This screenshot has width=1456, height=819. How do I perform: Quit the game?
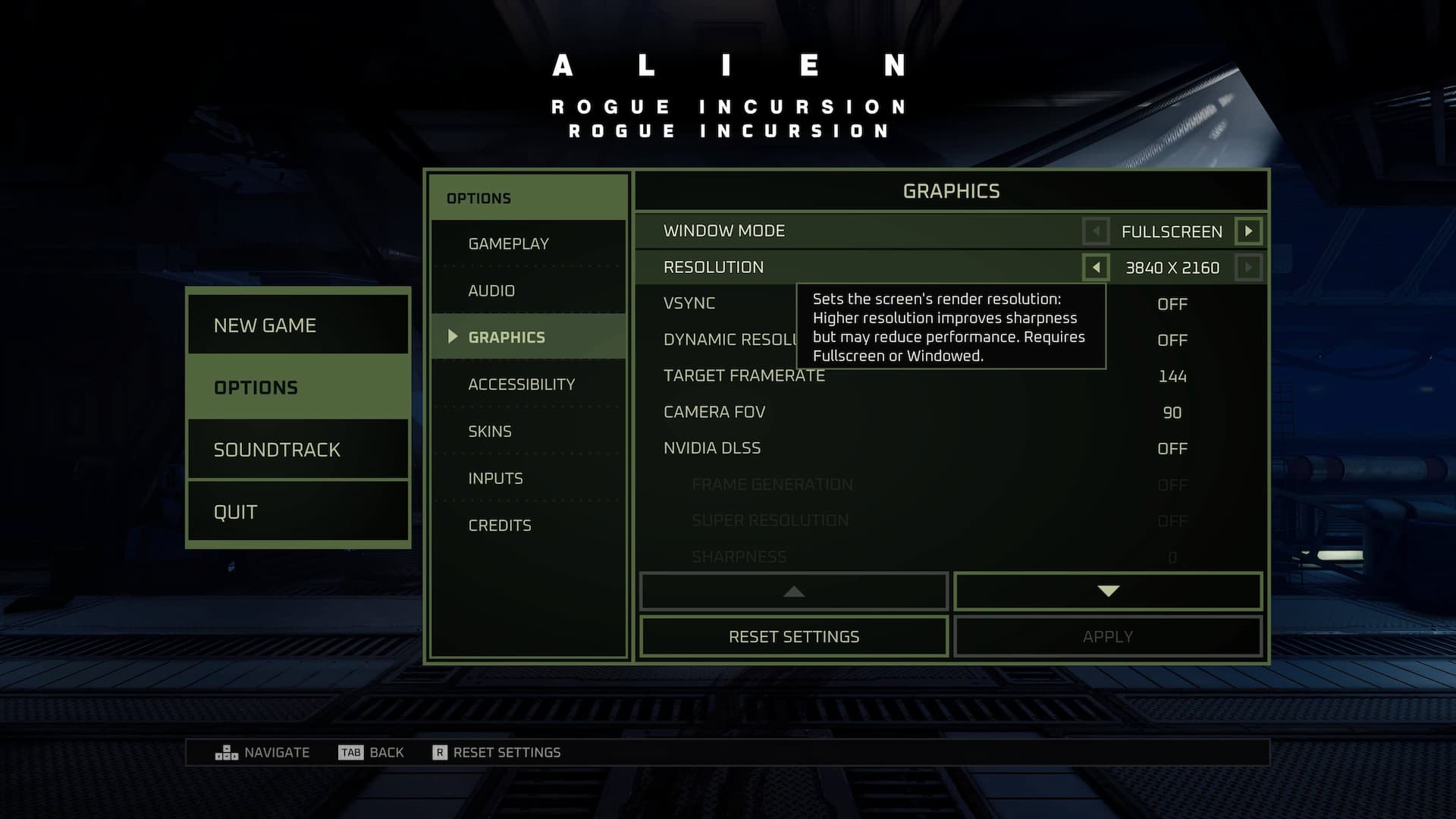(x=298, y=512)
